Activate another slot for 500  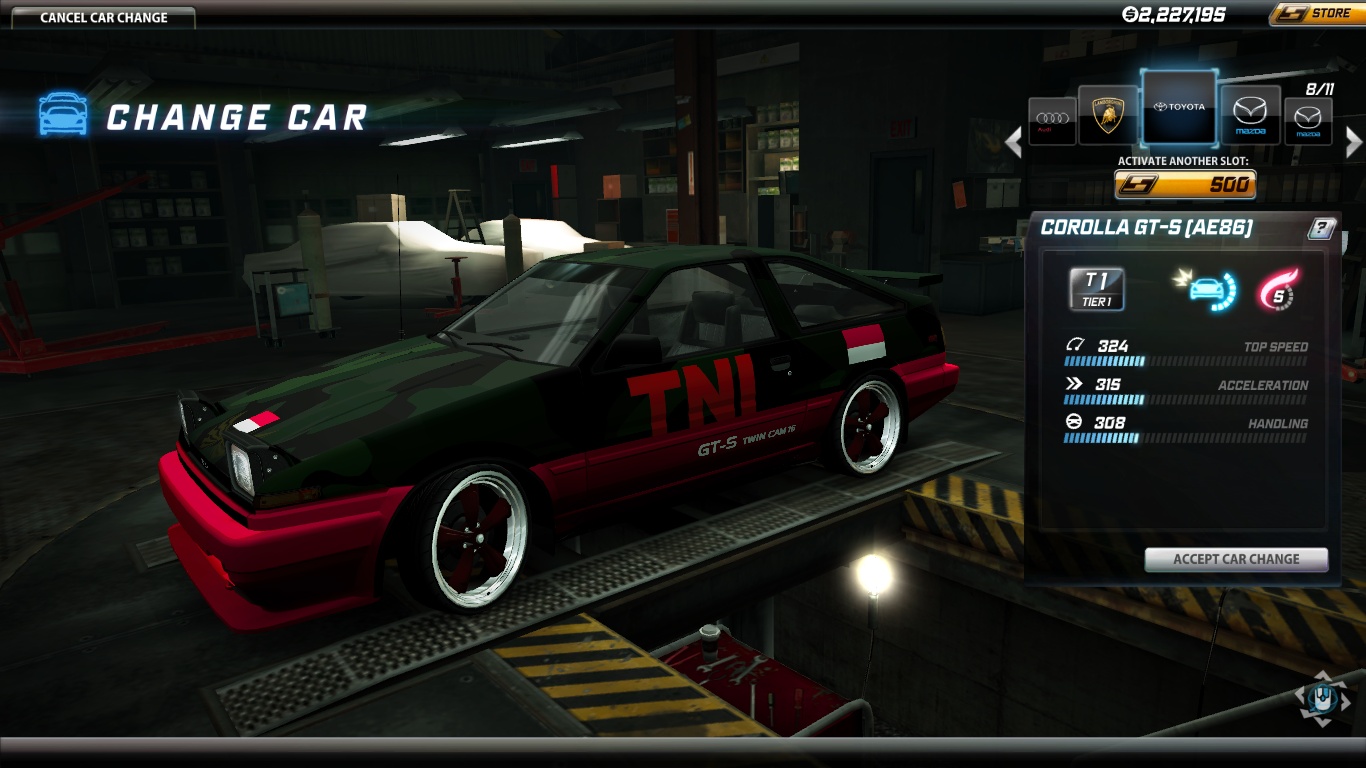[x=1185, y=185]
